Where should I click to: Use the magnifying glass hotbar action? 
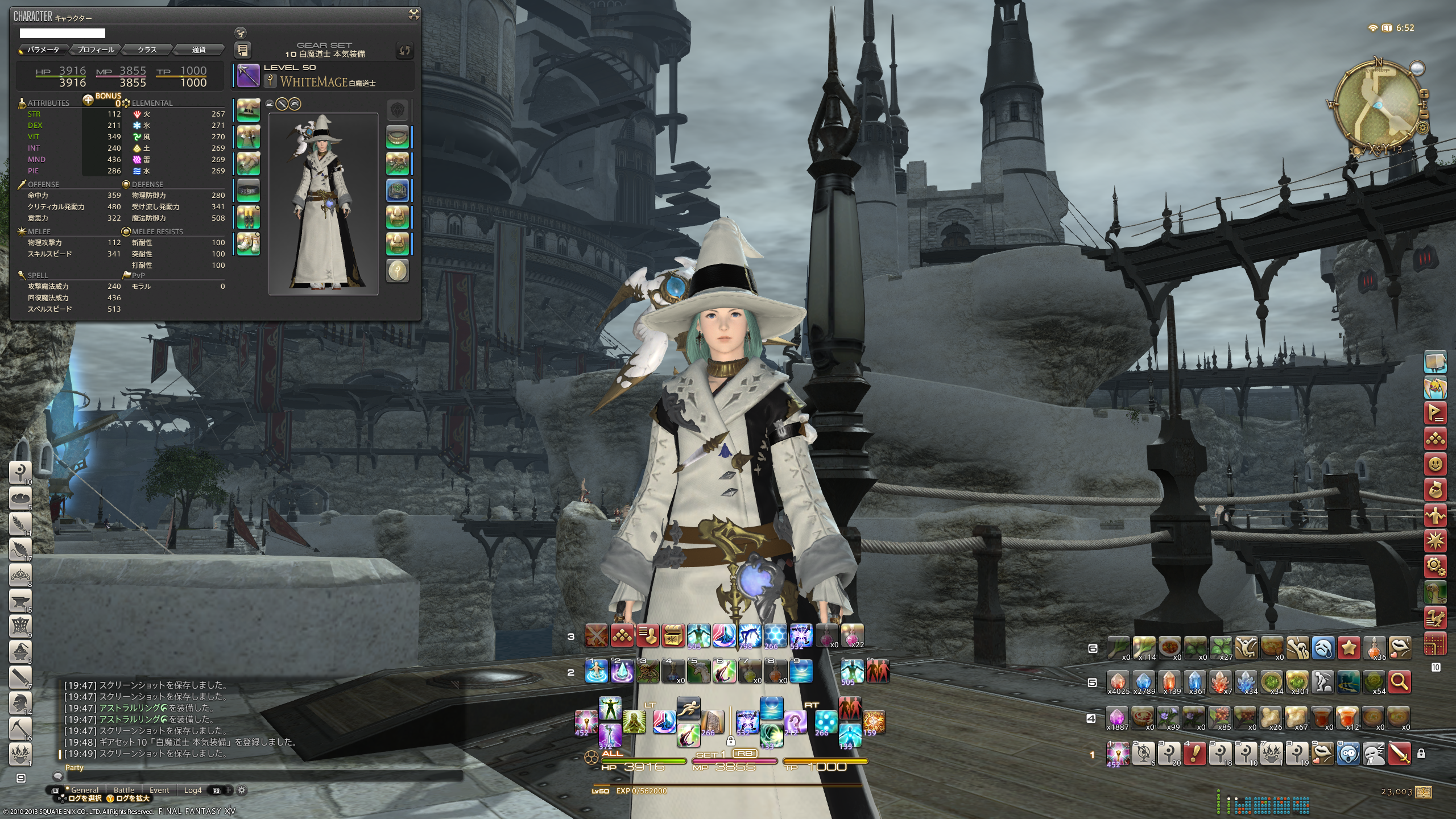point(1399,681)
